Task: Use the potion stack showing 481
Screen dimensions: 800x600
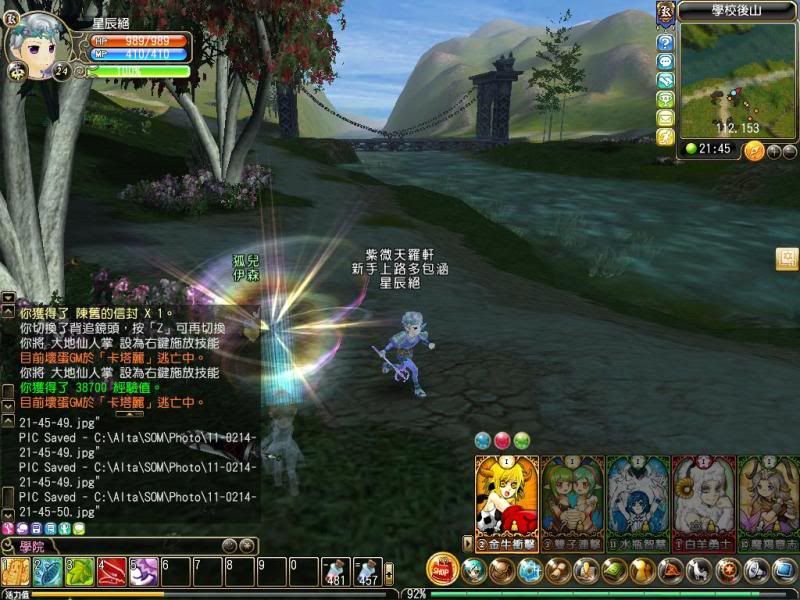Action: click(x=336, y=572)
